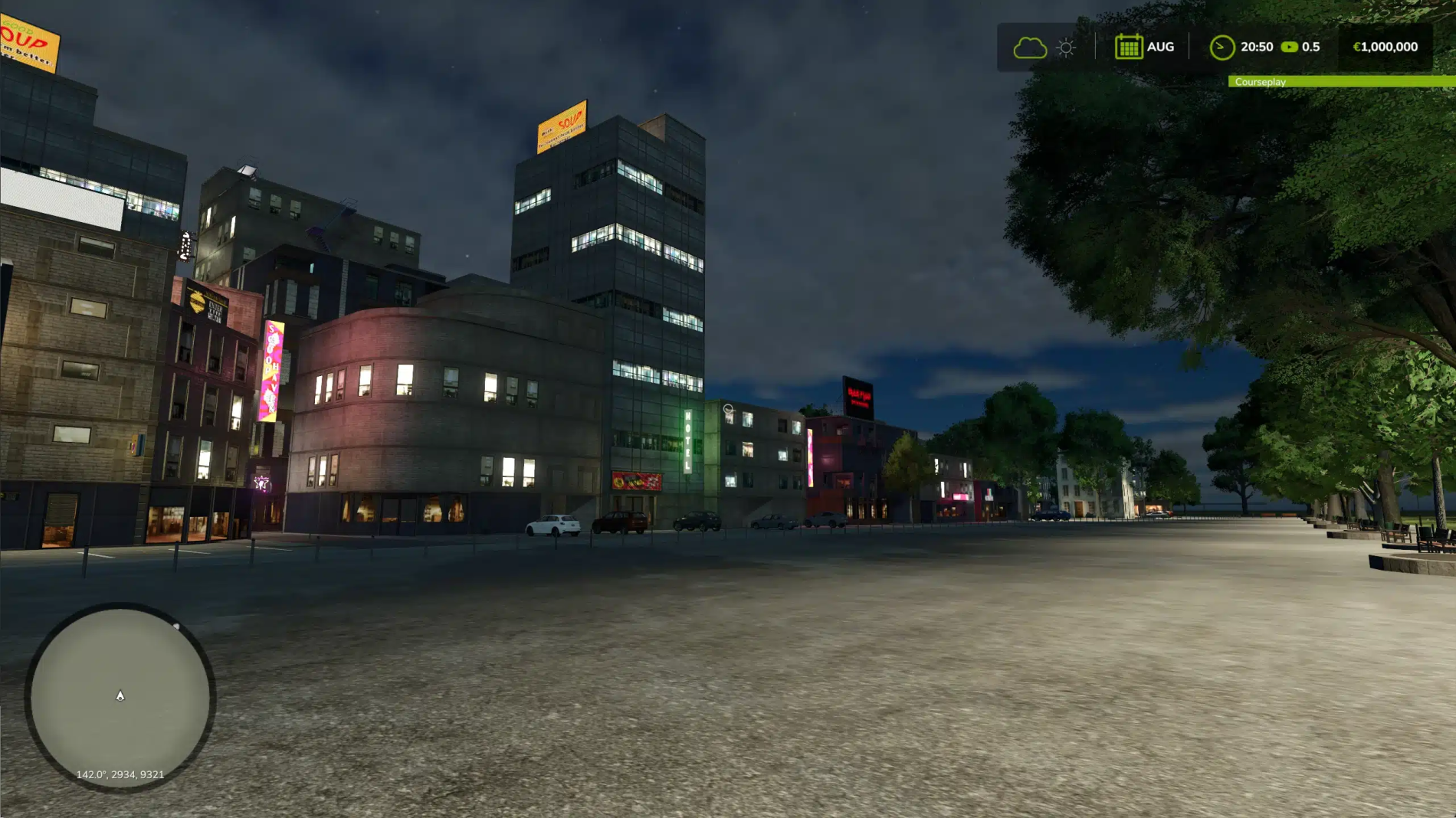Open the calendar icon showing AUG

tap(1129, 47)
